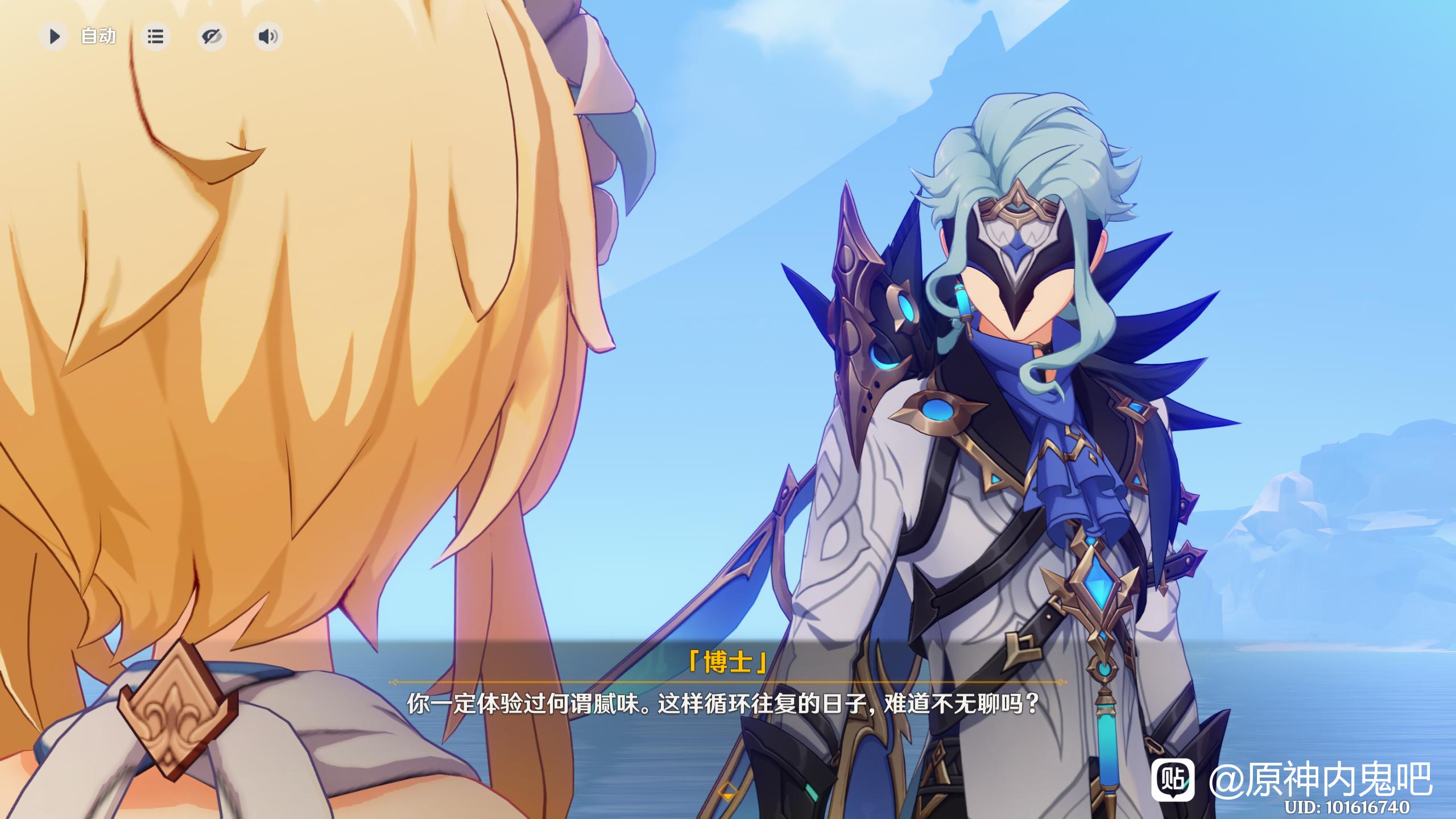
Task: Toggle dialogue voice audio
Action: [x=268, y=37]
